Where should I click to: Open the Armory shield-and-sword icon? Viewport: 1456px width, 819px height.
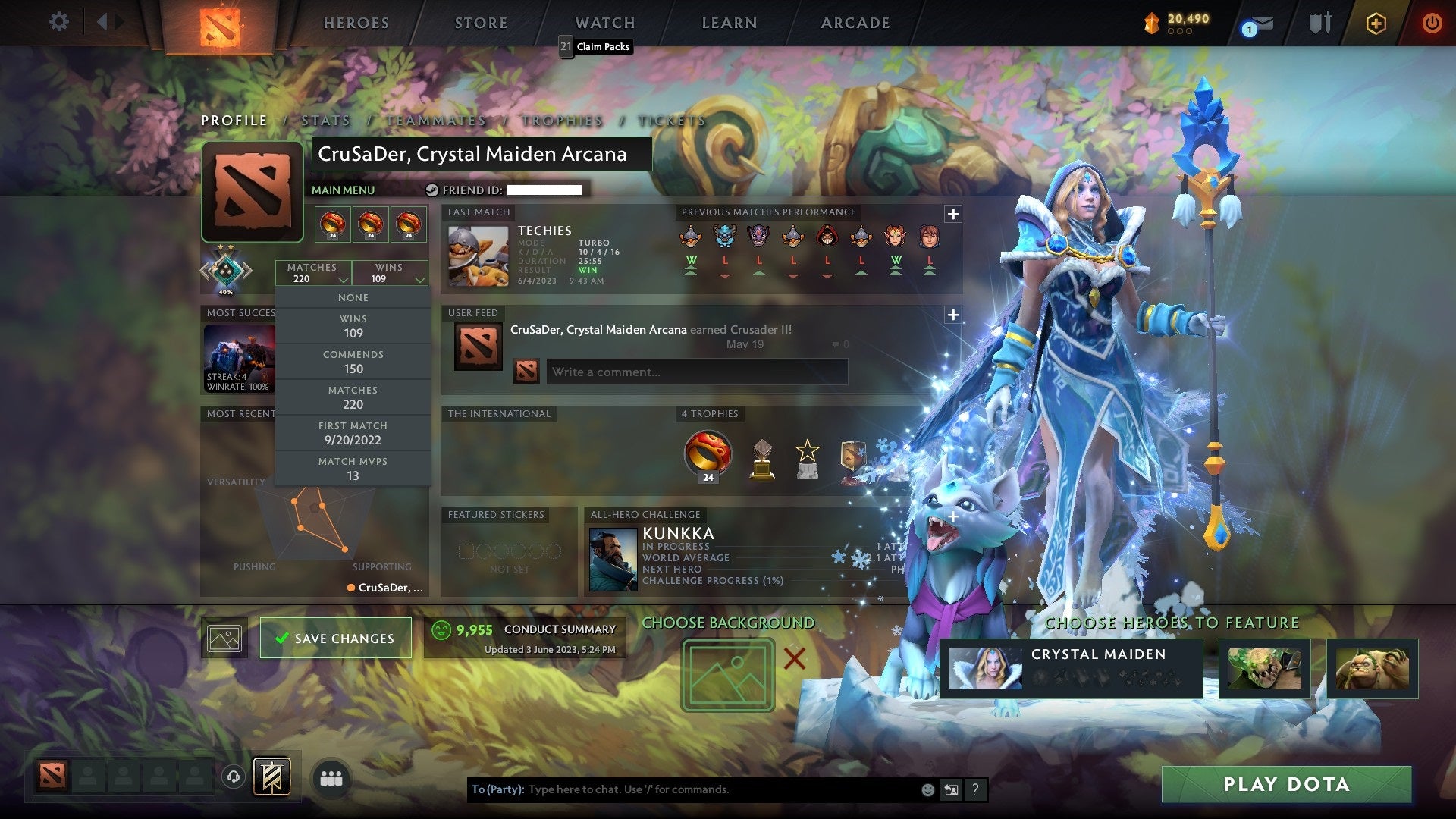[1319, 23]
